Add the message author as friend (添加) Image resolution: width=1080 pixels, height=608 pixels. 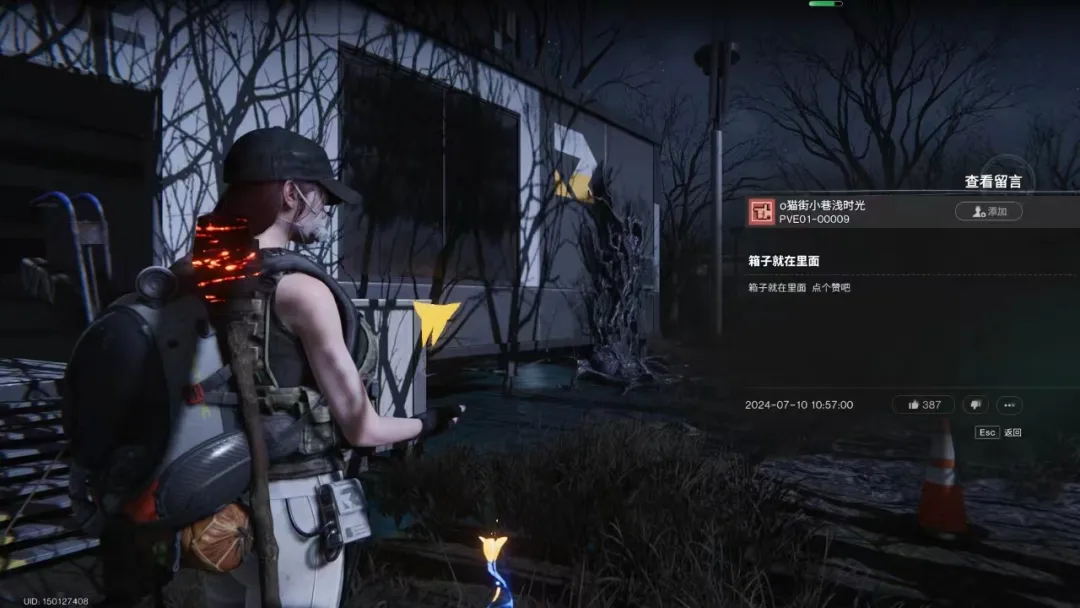pyautogui.click(x=988, y=211)
